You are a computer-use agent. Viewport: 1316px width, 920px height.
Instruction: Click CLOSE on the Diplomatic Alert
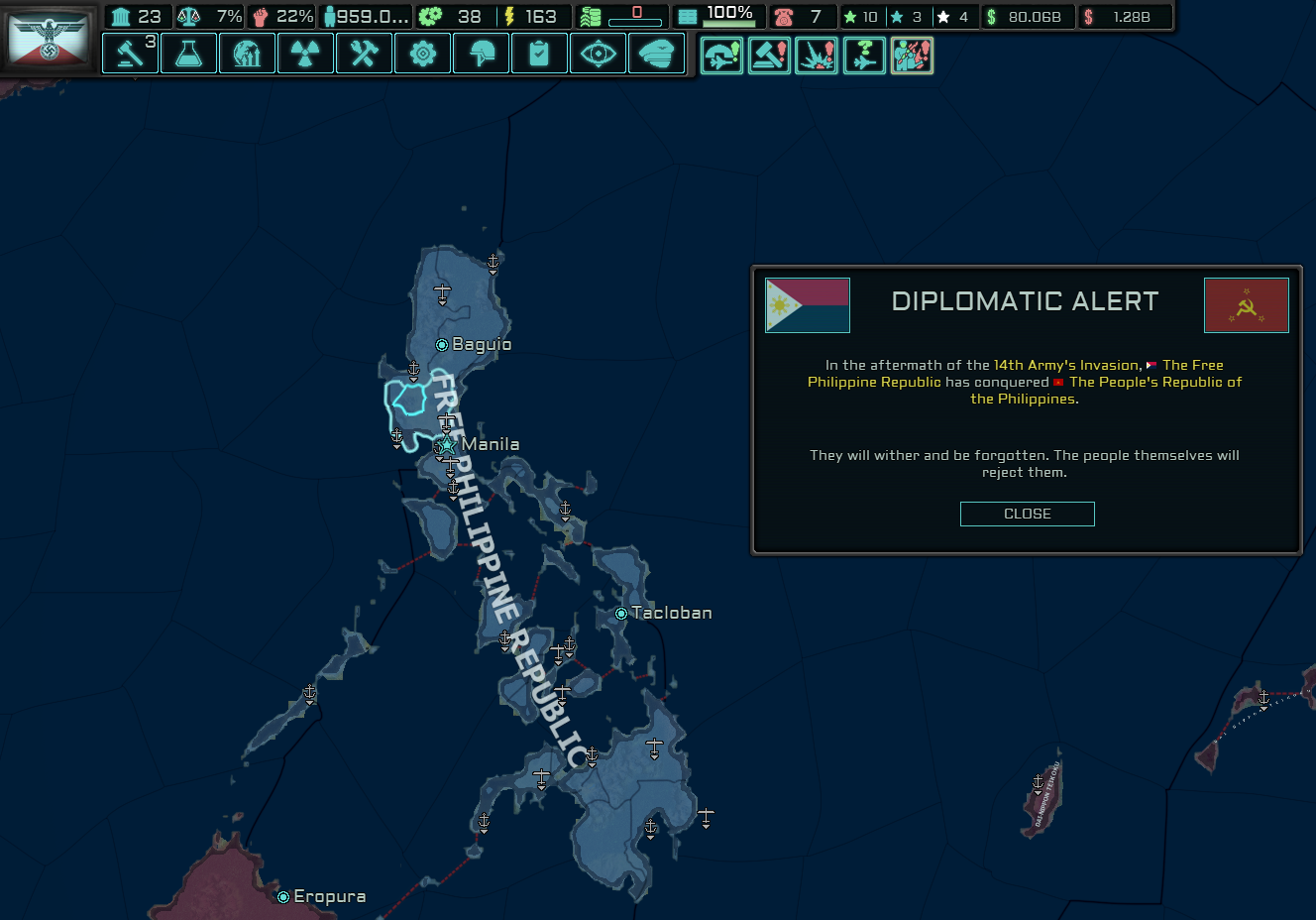tap(1027, 514)
